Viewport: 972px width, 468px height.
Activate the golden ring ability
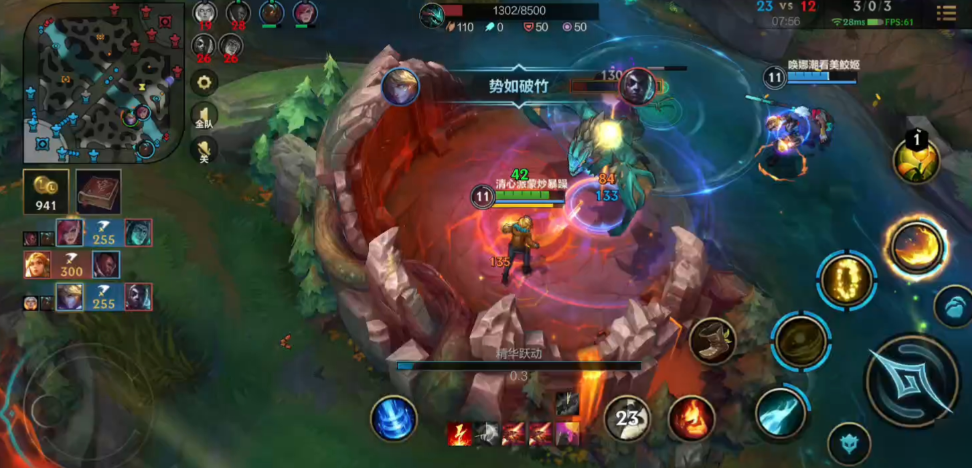(847, 281)
